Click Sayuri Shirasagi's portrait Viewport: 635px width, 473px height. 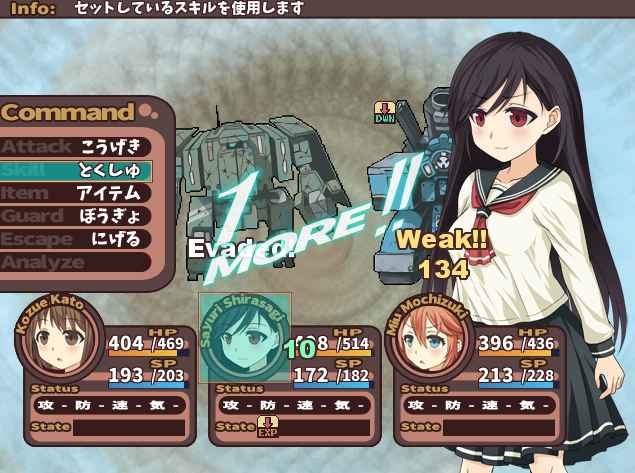tap(244, 338)
